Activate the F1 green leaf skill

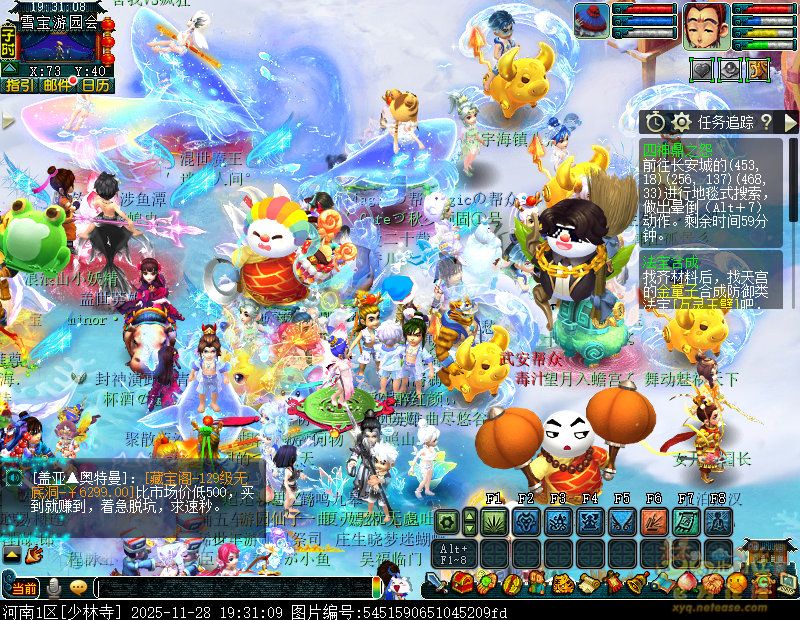click(493, 521)
